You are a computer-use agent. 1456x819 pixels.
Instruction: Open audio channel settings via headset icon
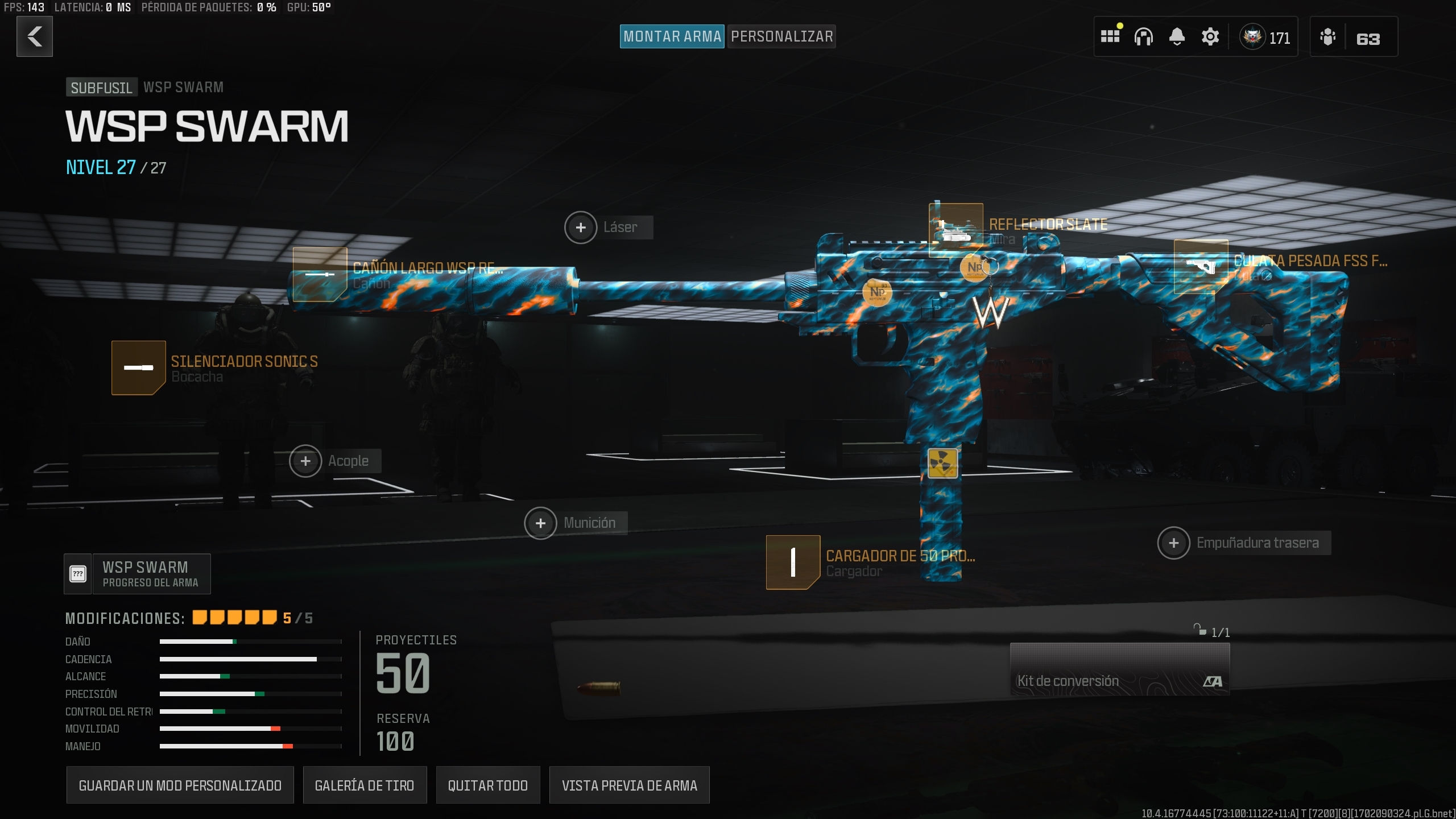pyautogui.click(x=1144, y=36)
